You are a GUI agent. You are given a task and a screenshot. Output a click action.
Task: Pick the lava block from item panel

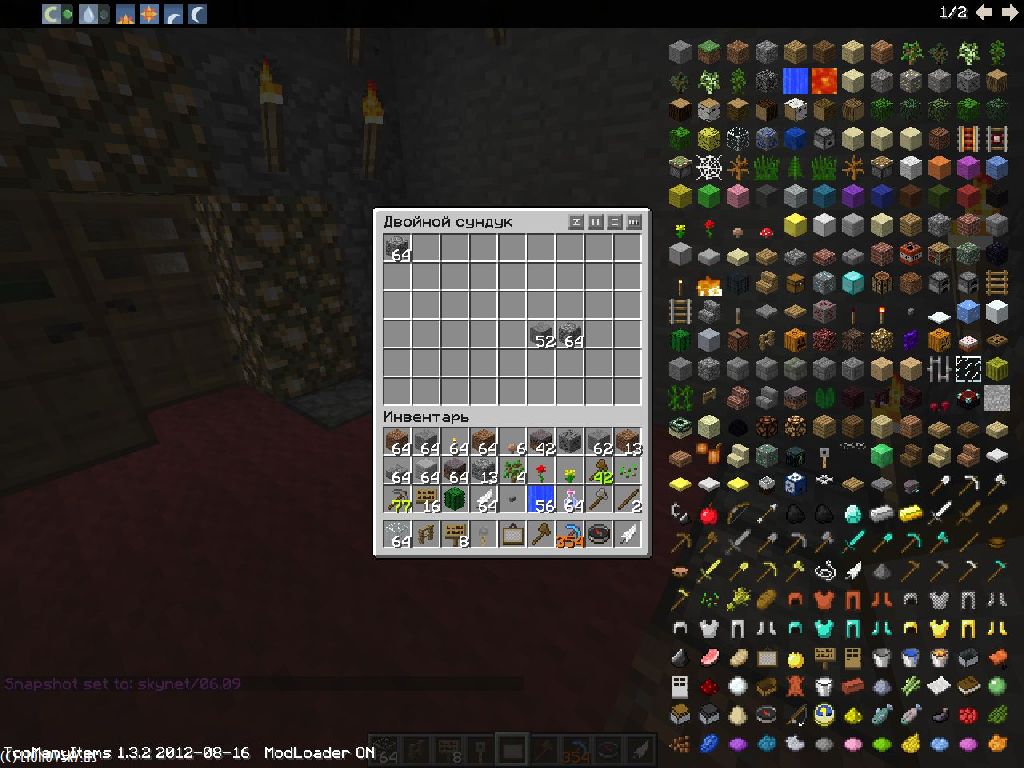824,80
